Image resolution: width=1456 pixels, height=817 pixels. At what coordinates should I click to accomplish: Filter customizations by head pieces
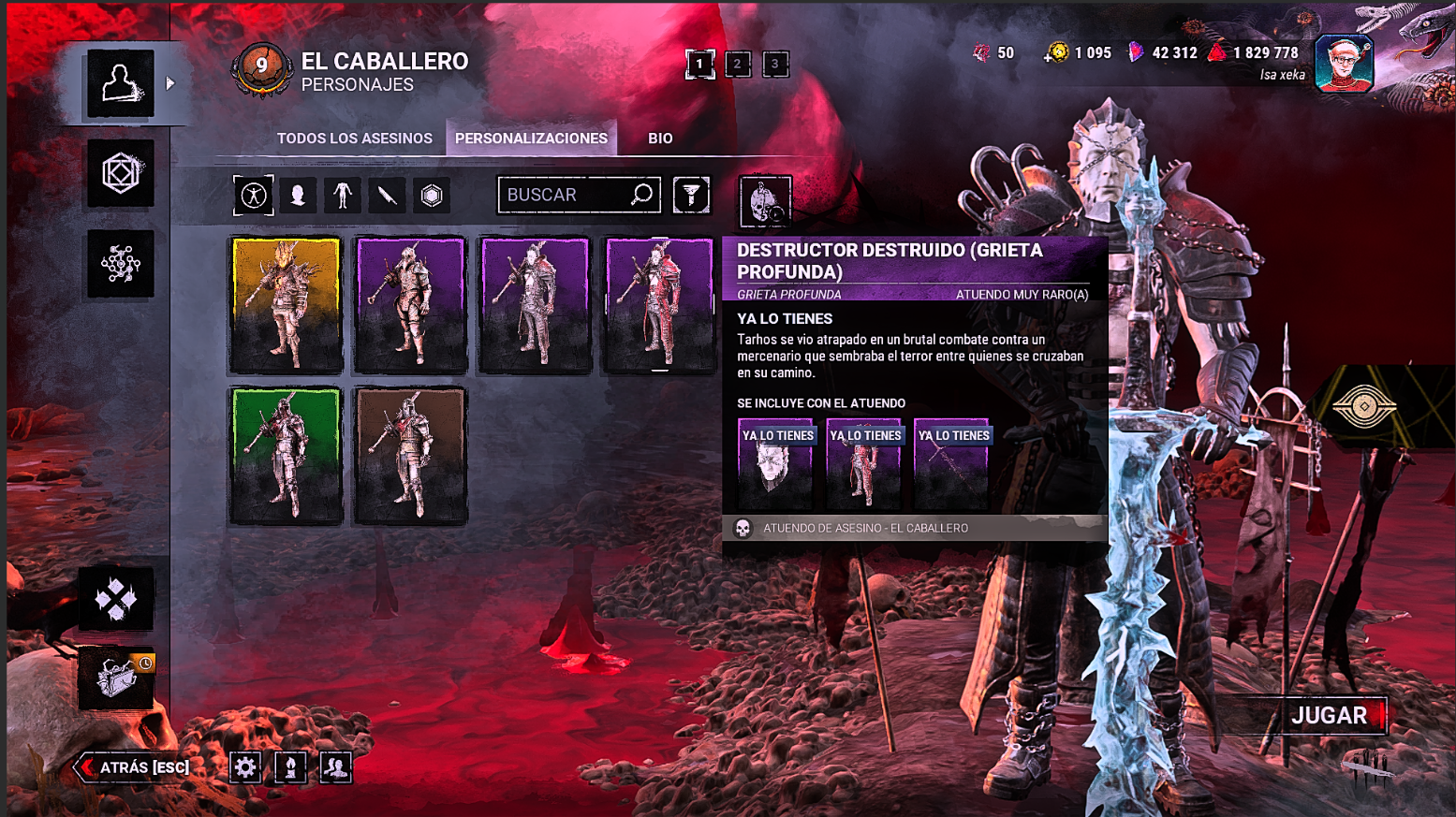pos(298,195)
